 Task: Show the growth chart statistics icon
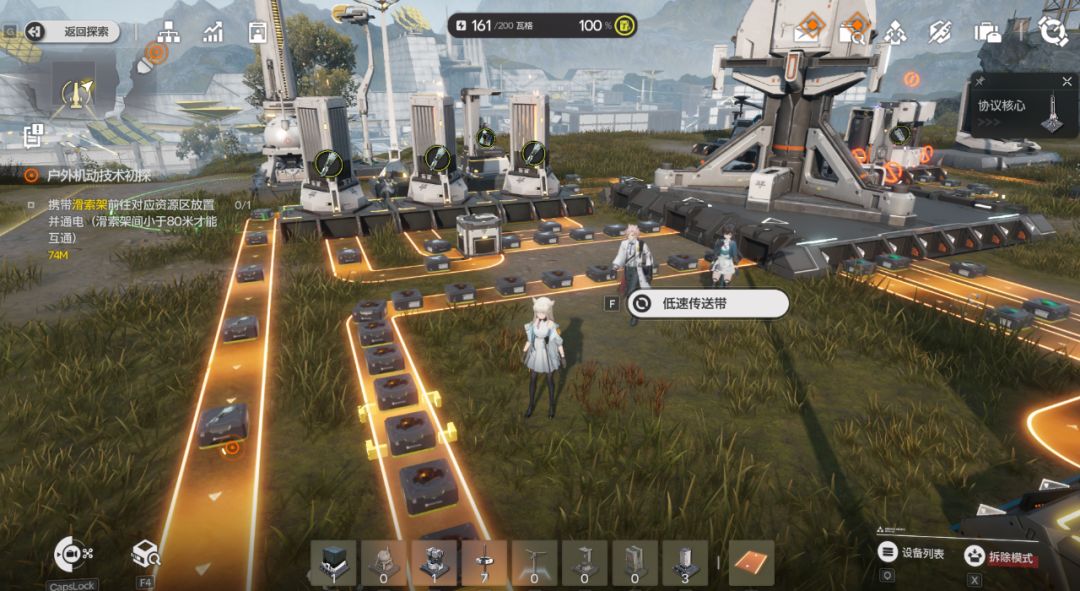click(x=212, y=32)
